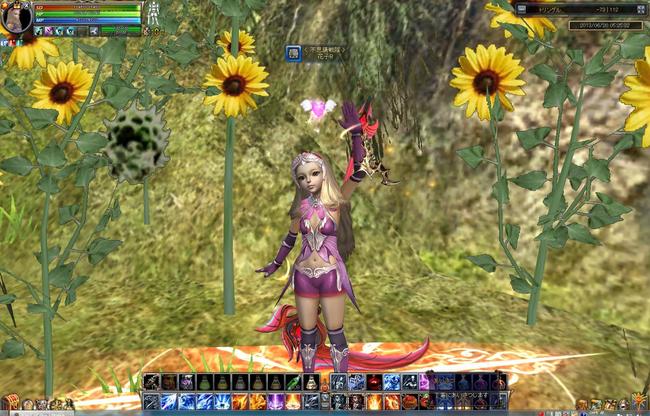Click the white armor durability figure
This screenshot has height=416, width=650.
pyautogui.click(x=153, y=13)
